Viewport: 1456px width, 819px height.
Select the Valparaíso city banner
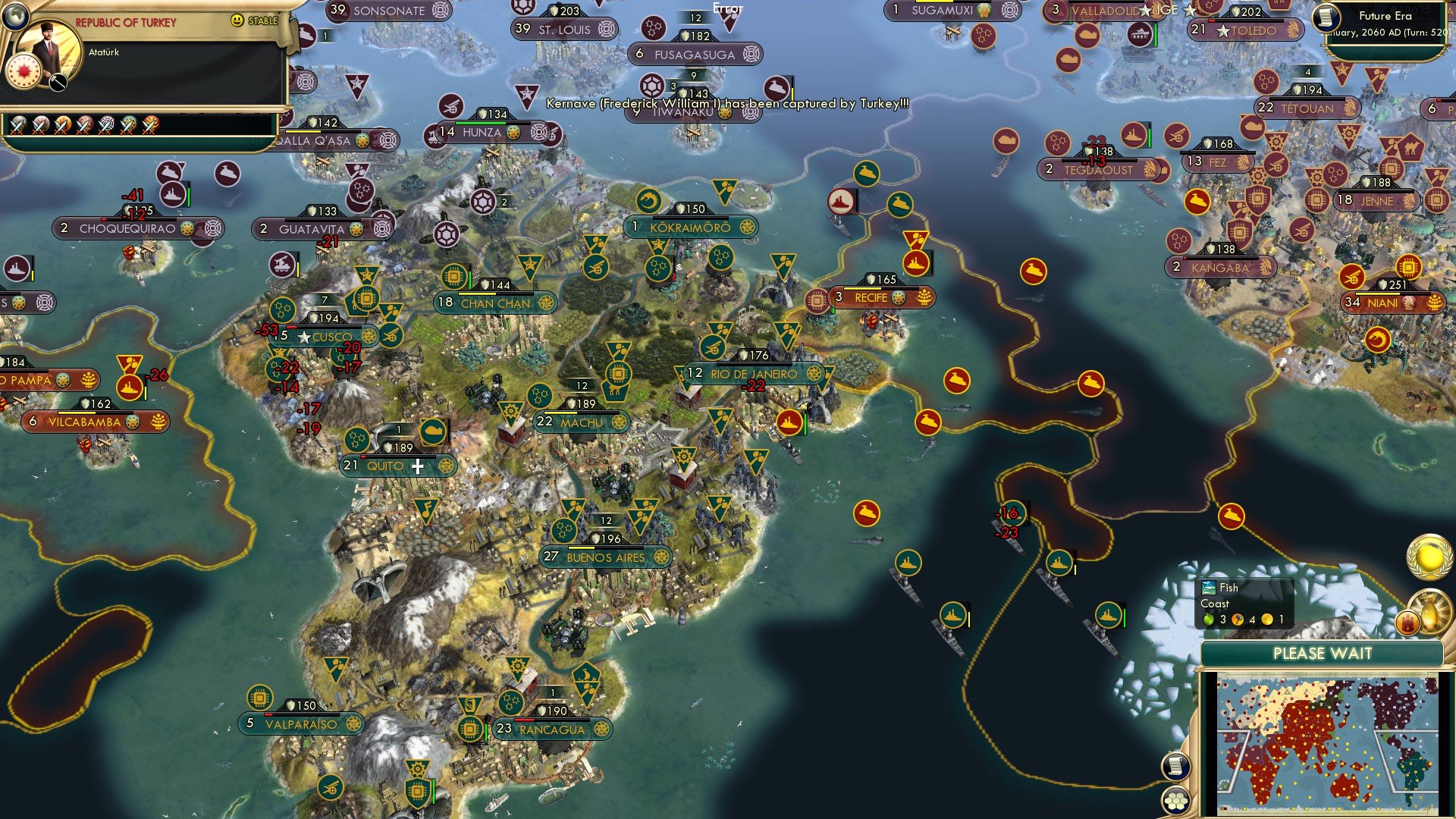(x=301, y=724)
